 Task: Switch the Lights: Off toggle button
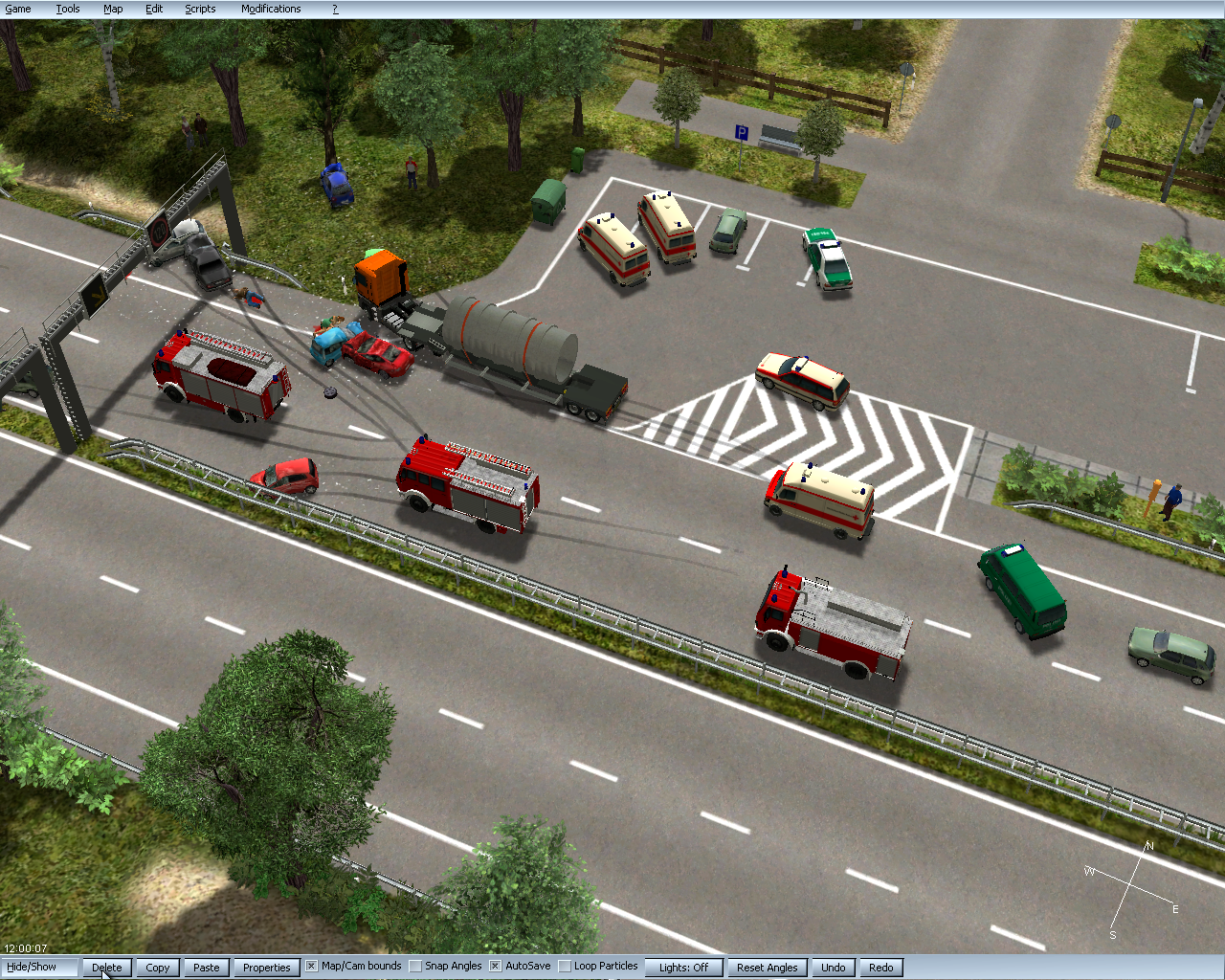(x=683, y=968)
